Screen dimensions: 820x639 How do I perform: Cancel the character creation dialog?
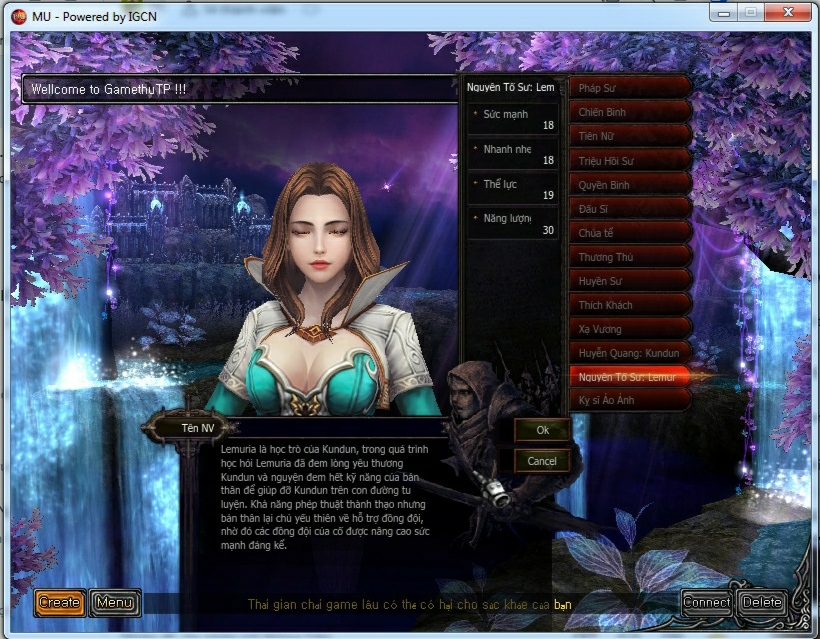pyautogui.click(x=542, y=461)
